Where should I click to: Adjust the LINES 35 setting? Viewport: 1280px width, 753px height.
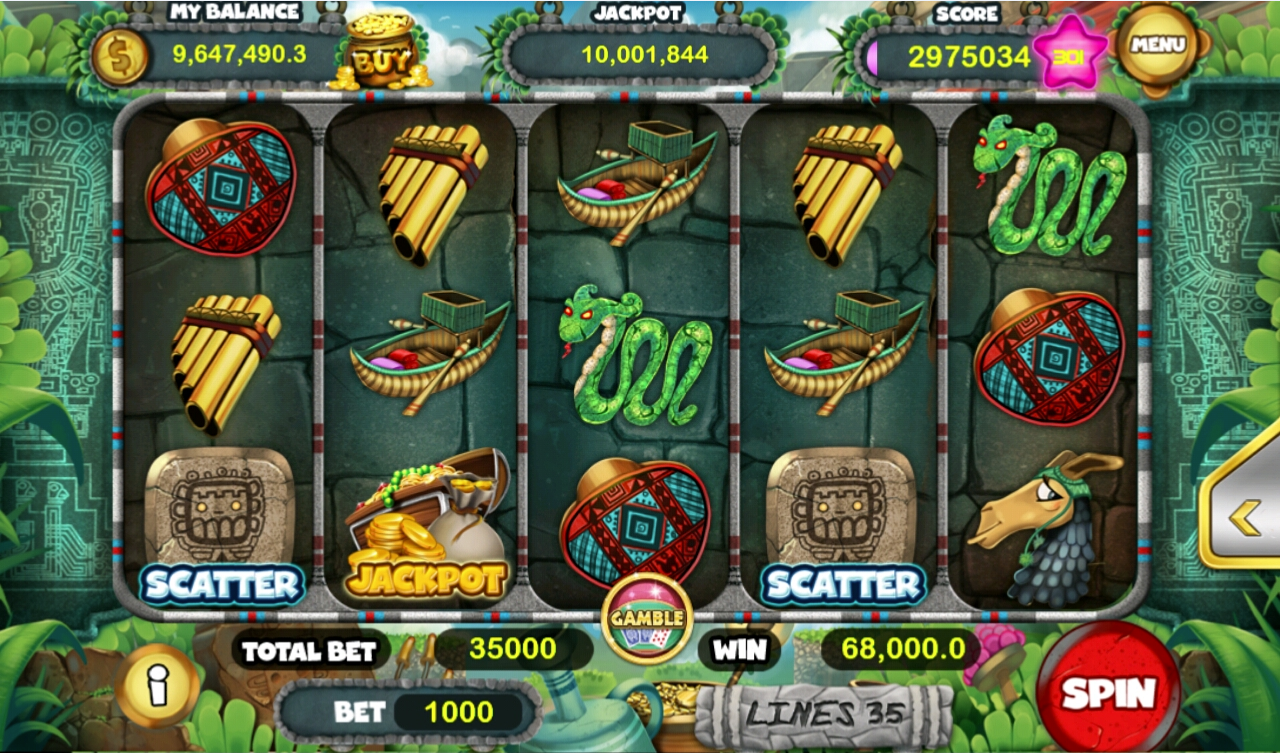click(x=824, y=714)
